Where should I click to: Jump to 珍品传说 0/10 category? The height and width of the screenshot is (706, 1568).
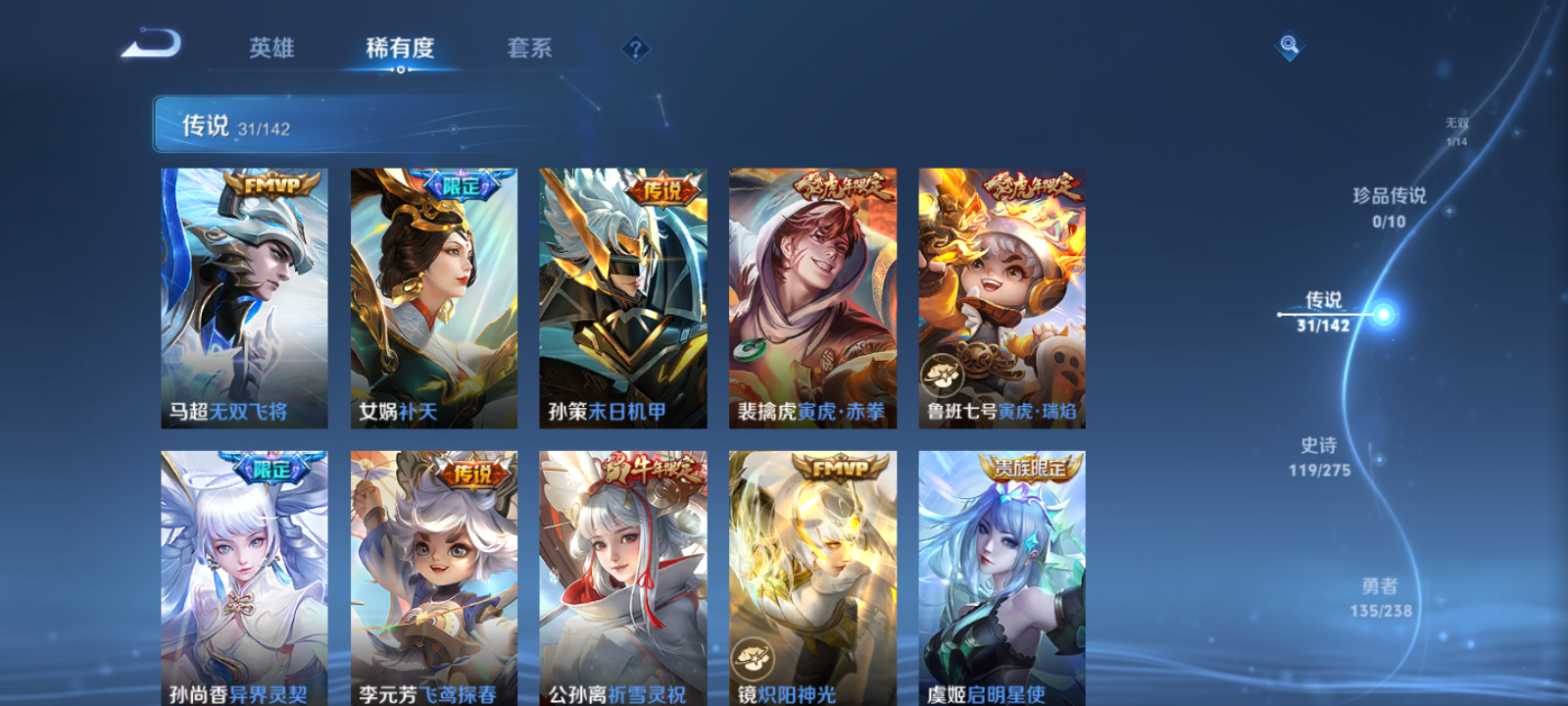[1389, 207]
